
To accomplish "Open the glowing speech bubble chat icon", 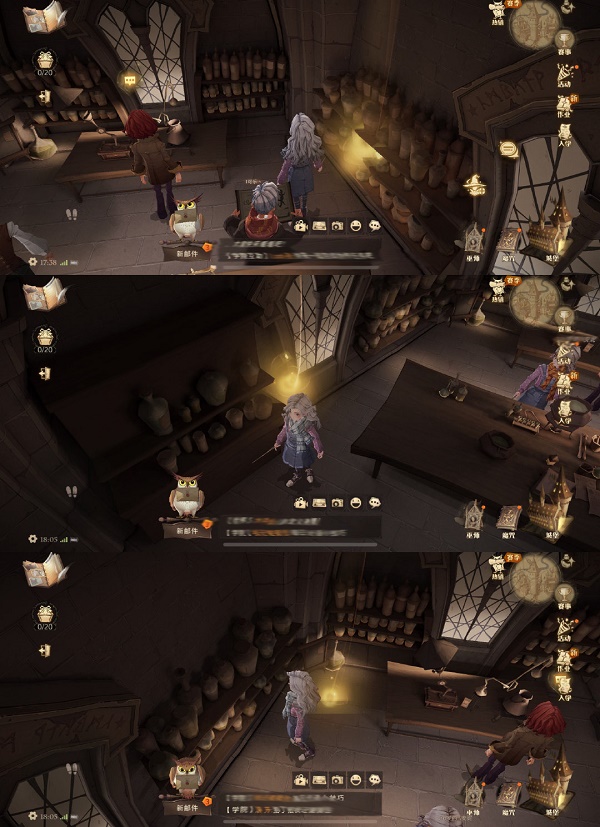I will (x=507, y=149).
